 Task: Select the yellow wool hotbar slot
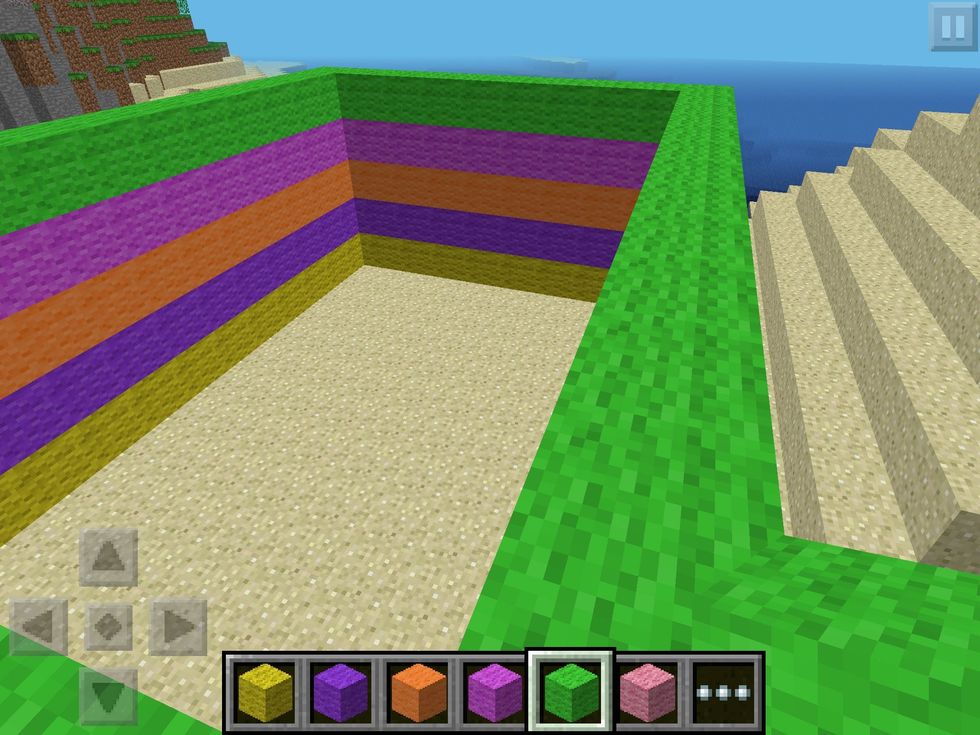click(x=264, y=692)
